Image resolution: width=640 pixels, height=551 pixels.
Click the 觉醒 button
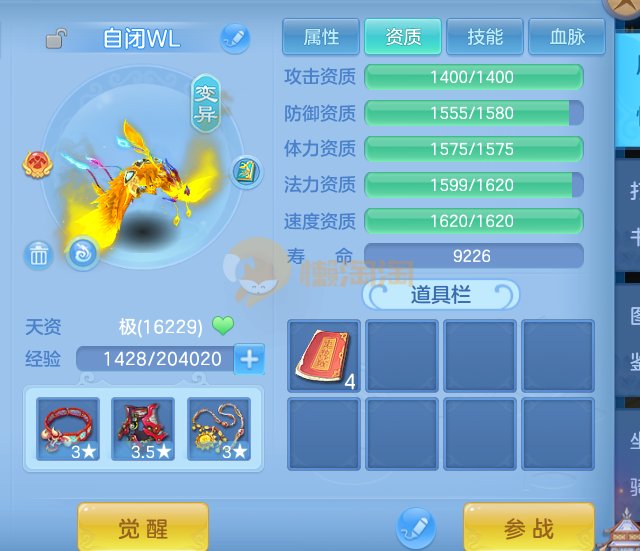point(143,528)
